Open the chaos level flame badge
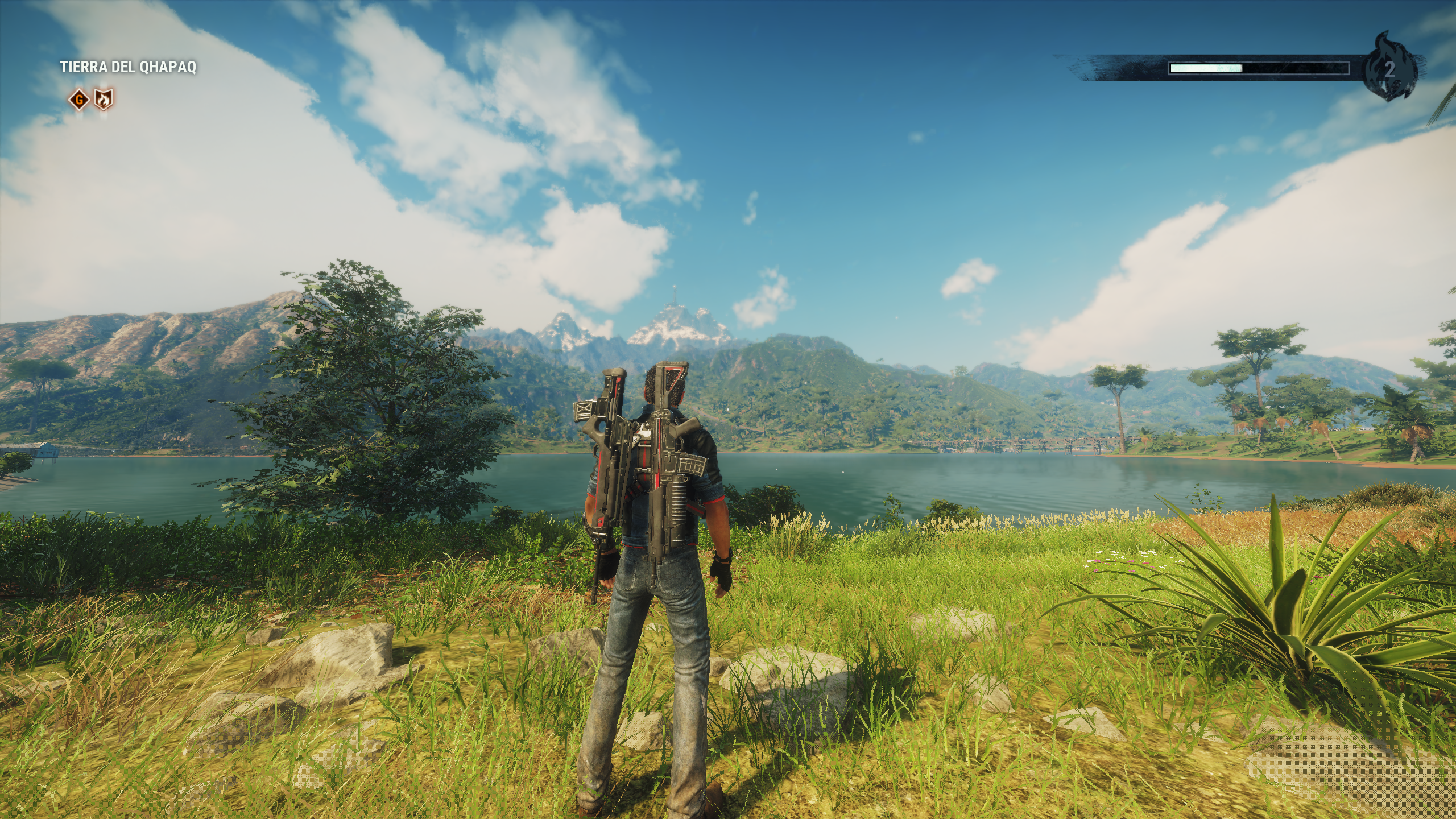 click(1389, 69)
